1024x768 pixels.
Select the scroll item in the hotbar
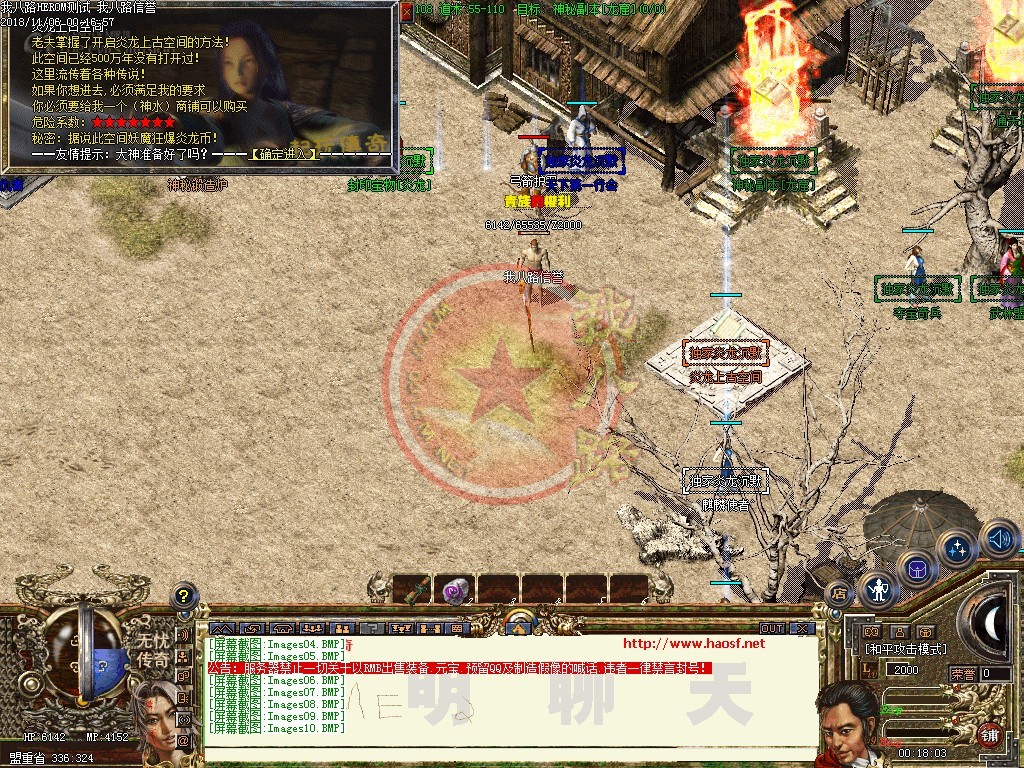point(412,590)
